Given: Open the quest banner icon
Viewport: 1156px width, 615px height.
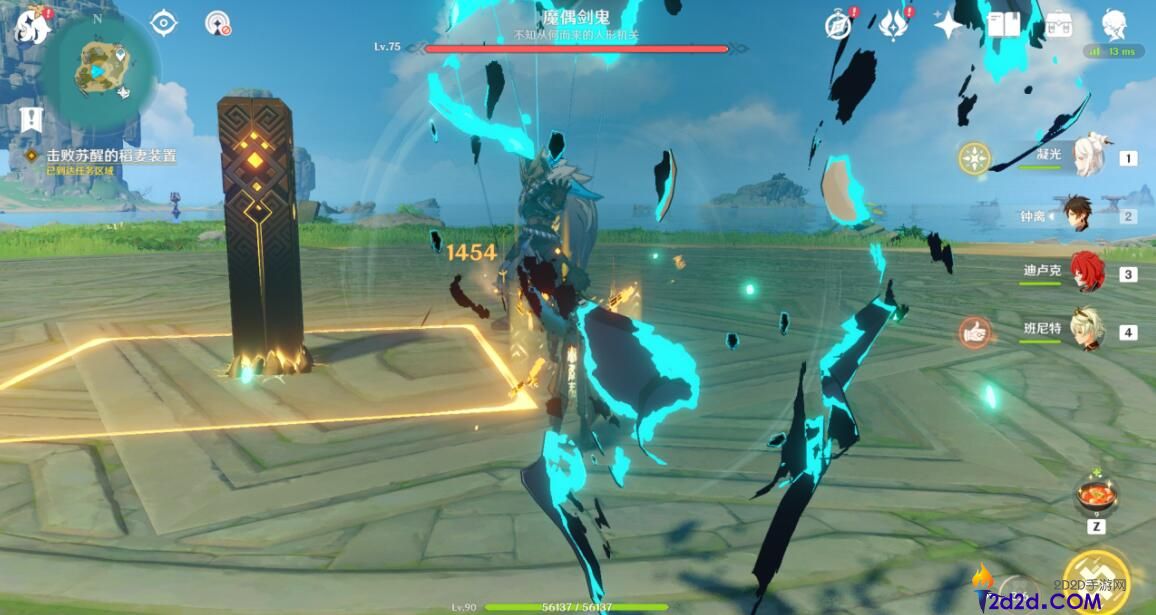Looking at the screenshot, I should click(31, 121).
